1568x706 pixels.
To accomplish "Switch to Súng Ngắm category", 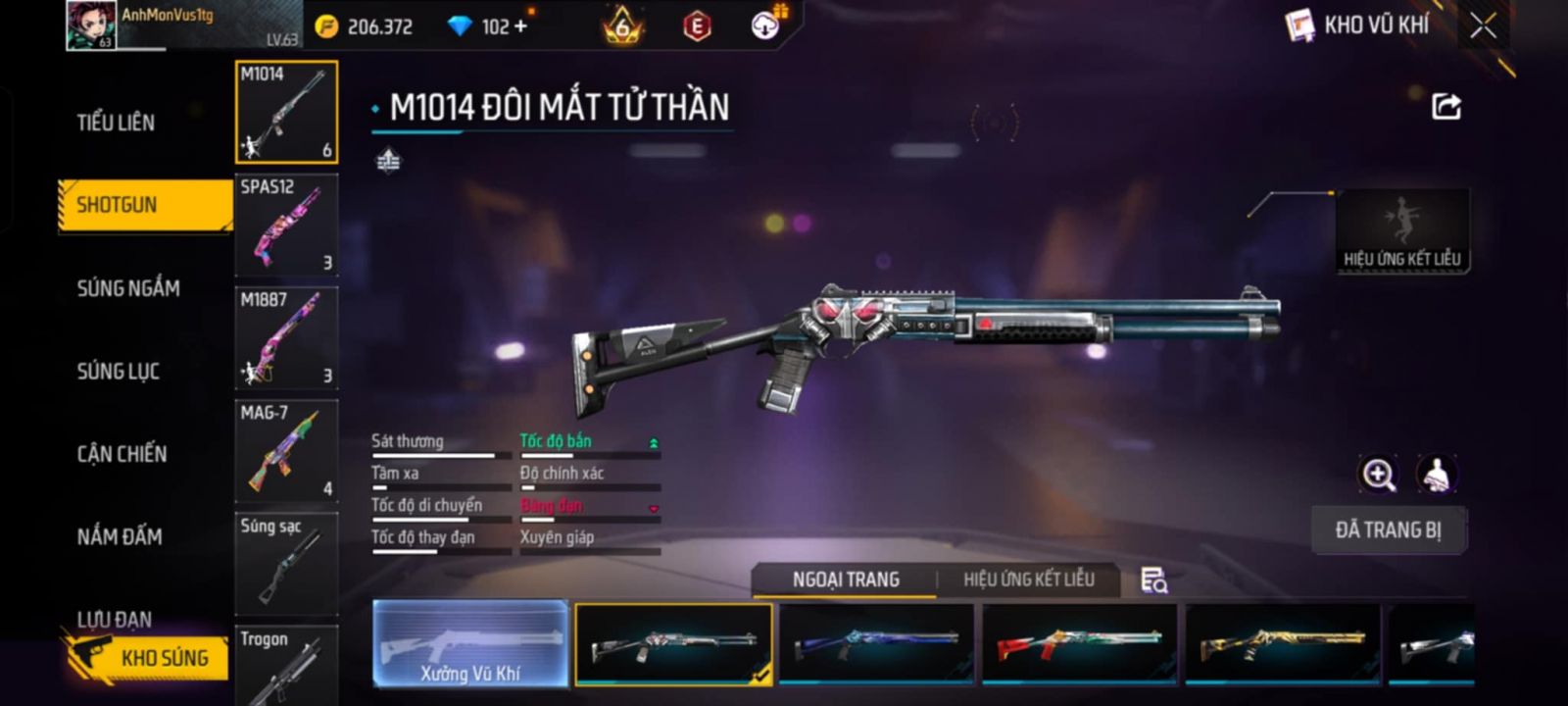I will [128, 288].
